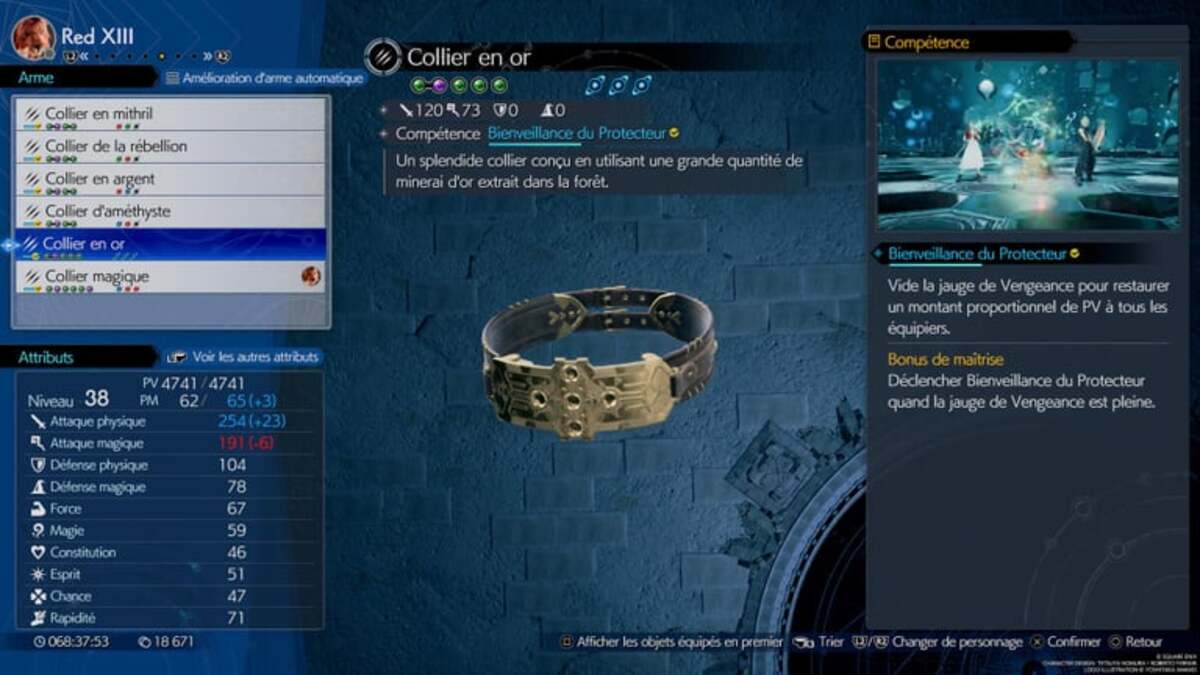View the Compétence preview thumbnail
The image size is (1200, 675).
(1028, 144)
